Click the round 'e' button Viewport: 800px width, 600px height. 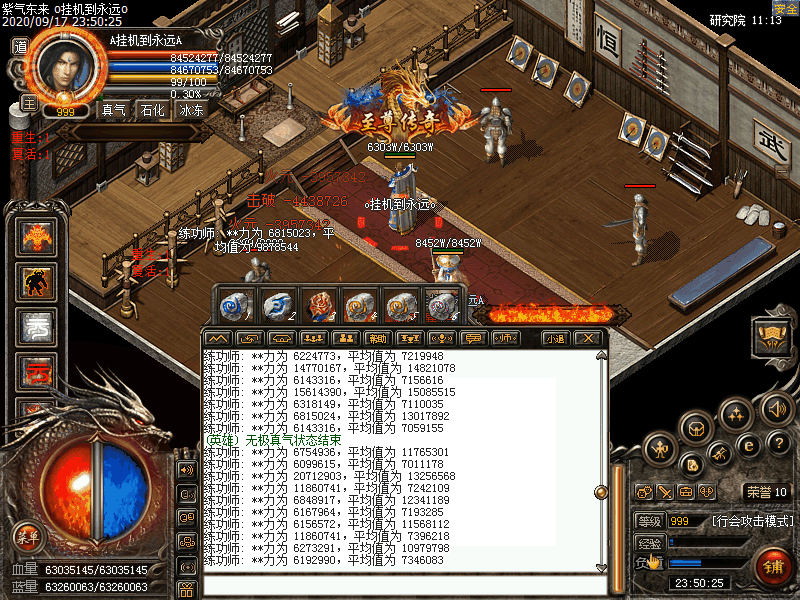pyautogui.click(x=748, y=446)
